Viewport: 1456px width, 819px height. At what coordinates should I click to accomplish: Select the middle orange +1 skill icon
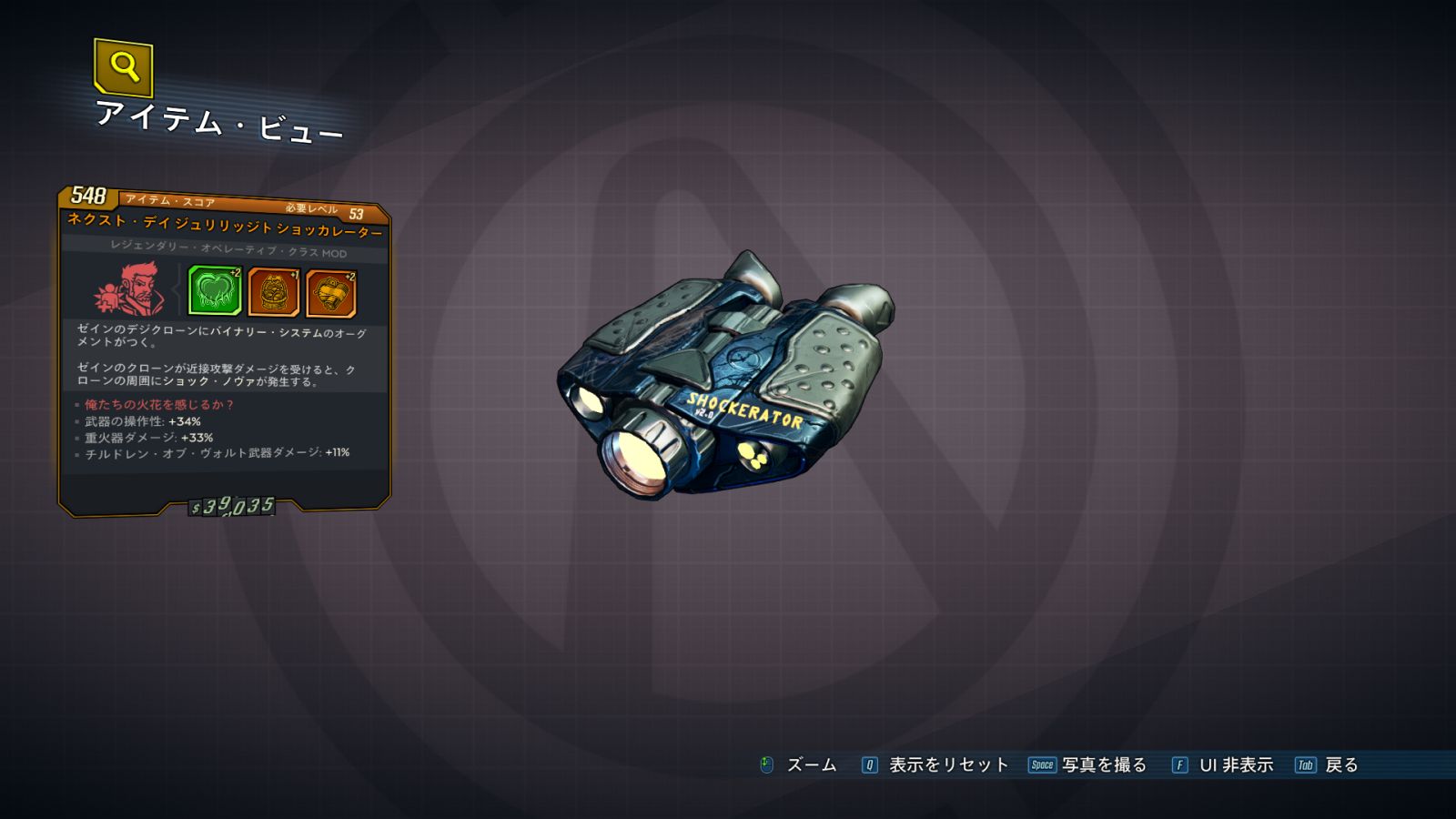[273, 293]
